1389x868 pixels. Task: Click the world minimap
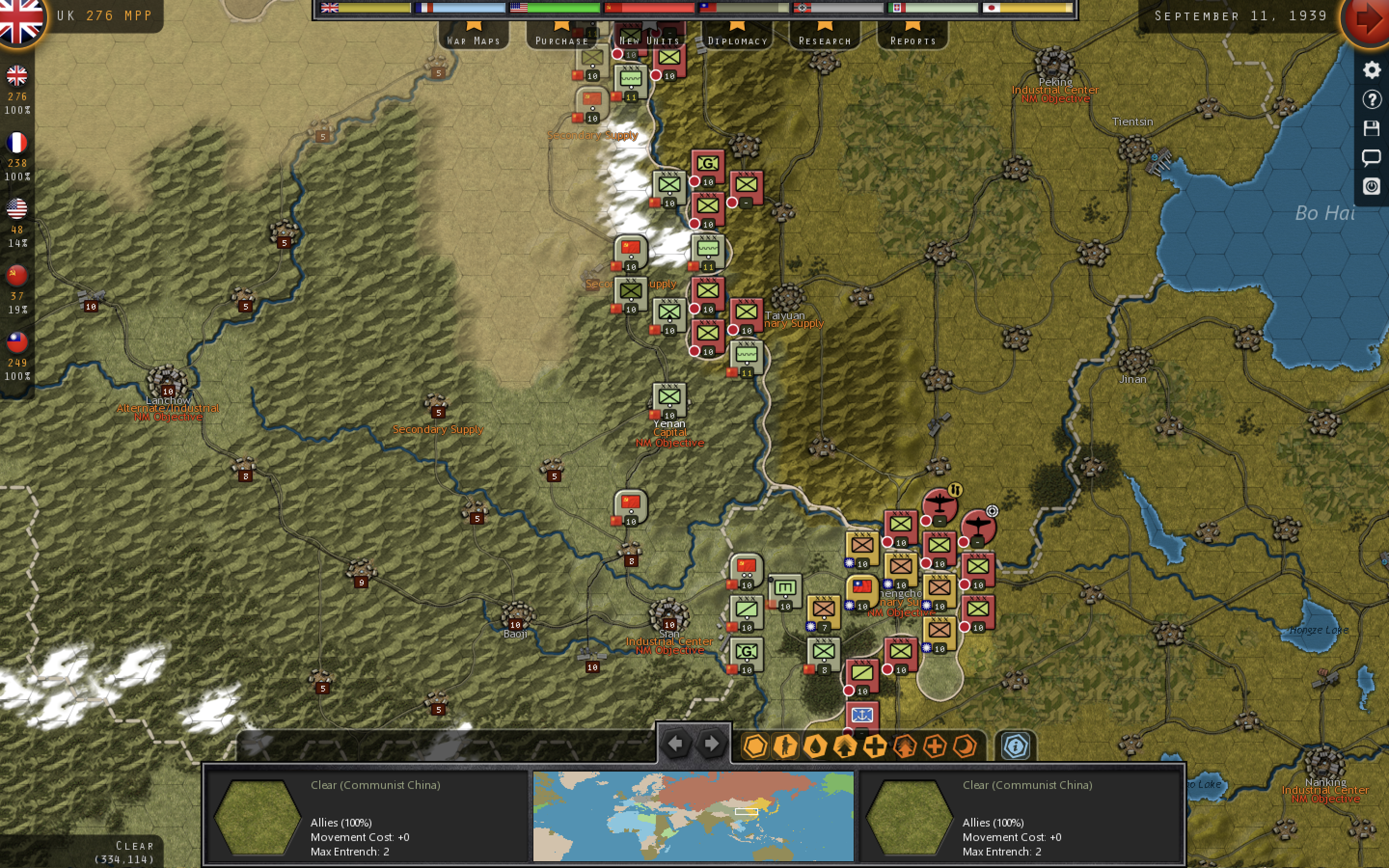point(693,815)
